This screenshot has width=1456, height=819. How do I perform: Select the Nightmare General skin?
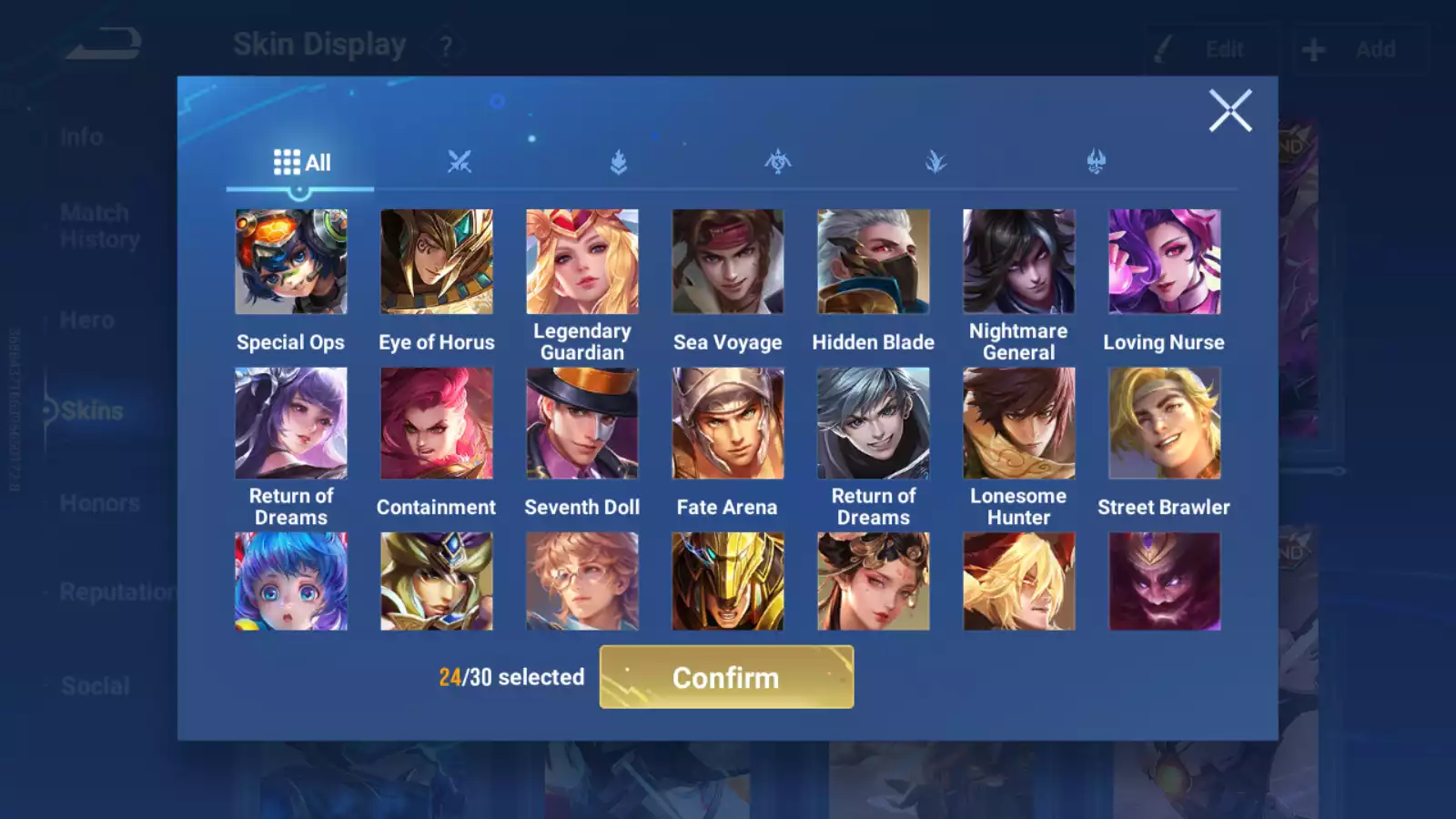pos(1019,262)
